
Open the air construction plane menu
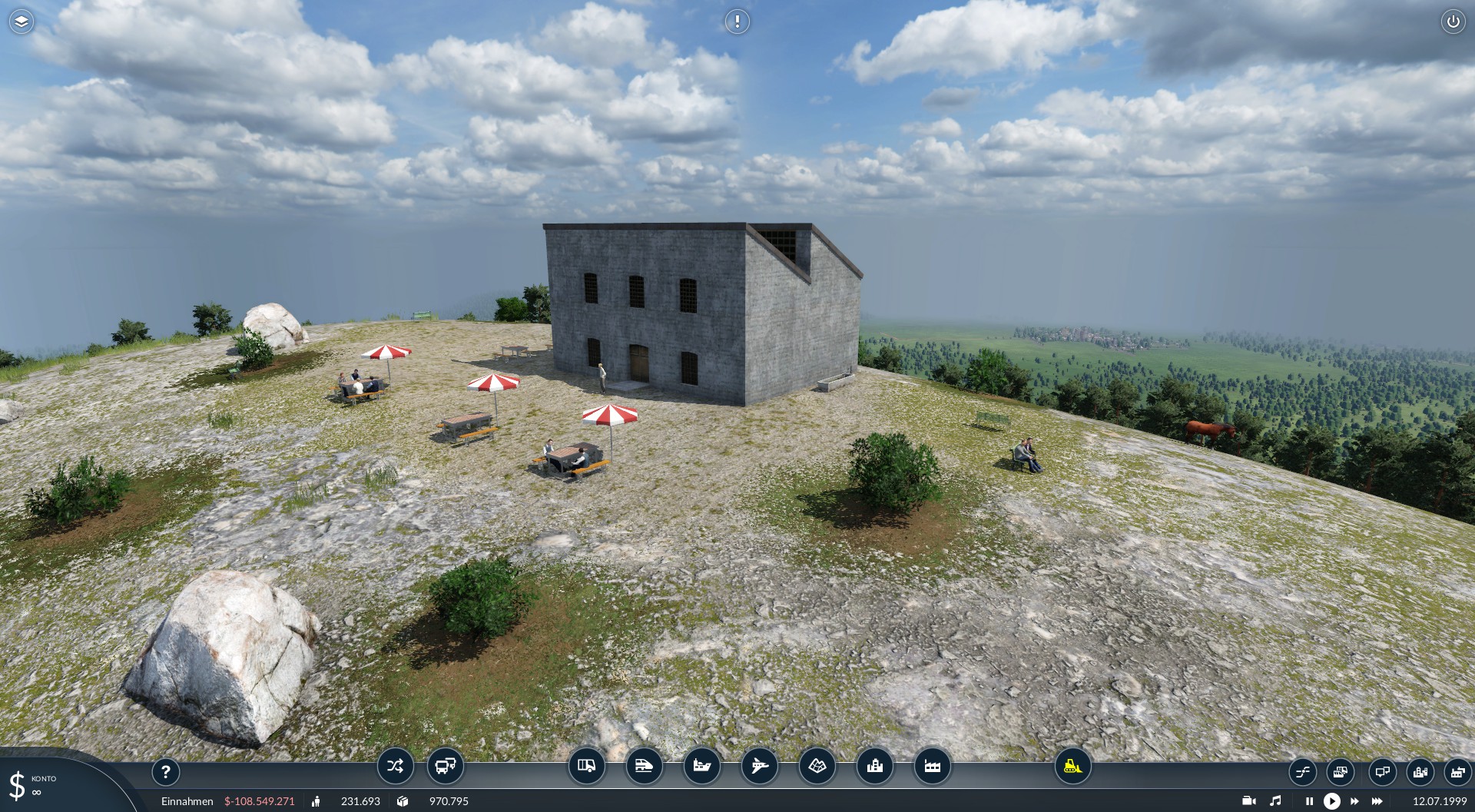760,766
